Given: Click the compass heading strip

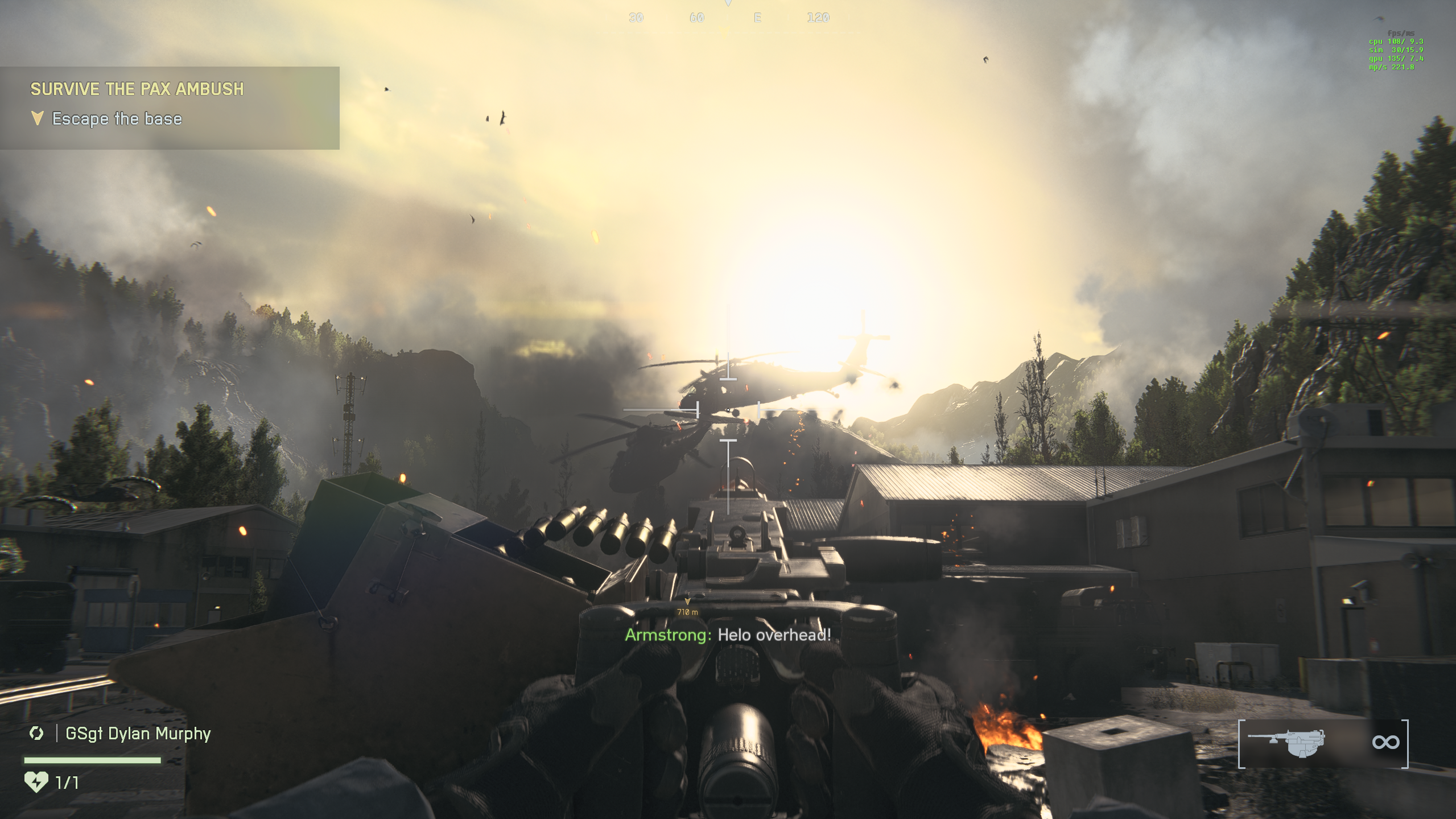Looking at the screenshot, I should (728, 18).
